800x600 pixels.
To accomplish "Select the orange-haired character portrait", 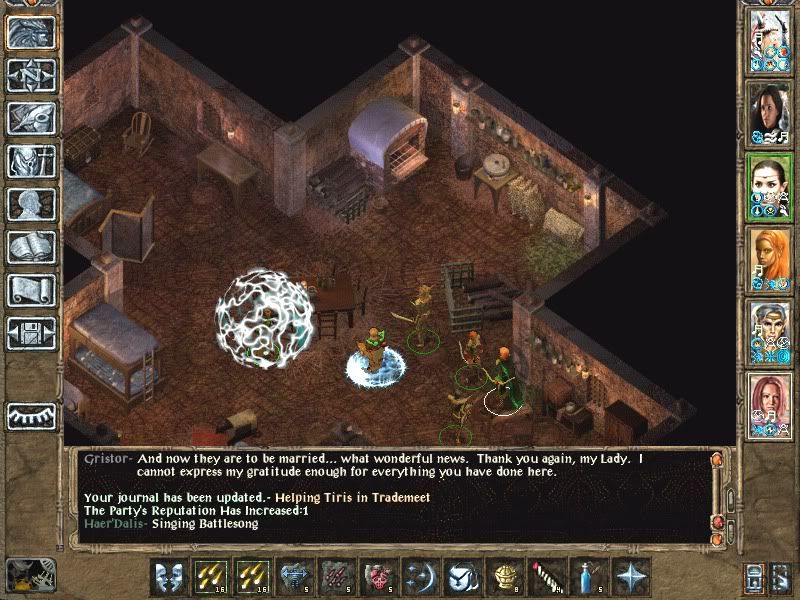I will coord(769,260).
